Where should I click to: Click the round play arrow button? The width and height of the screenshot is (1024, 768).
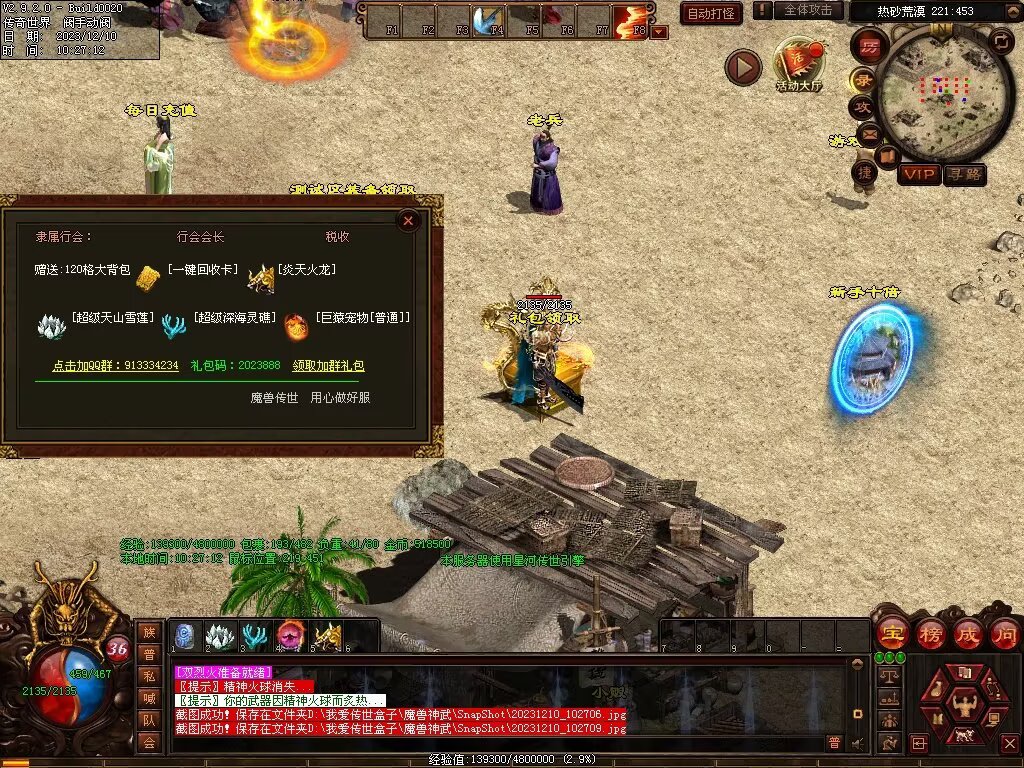(x=743, y=67)
